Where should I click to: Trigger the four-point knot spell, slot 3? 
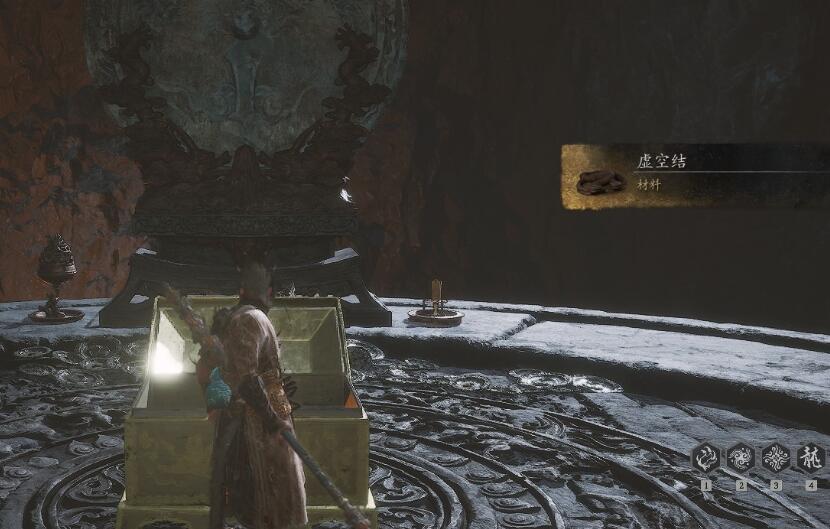[x=776, y=459]
